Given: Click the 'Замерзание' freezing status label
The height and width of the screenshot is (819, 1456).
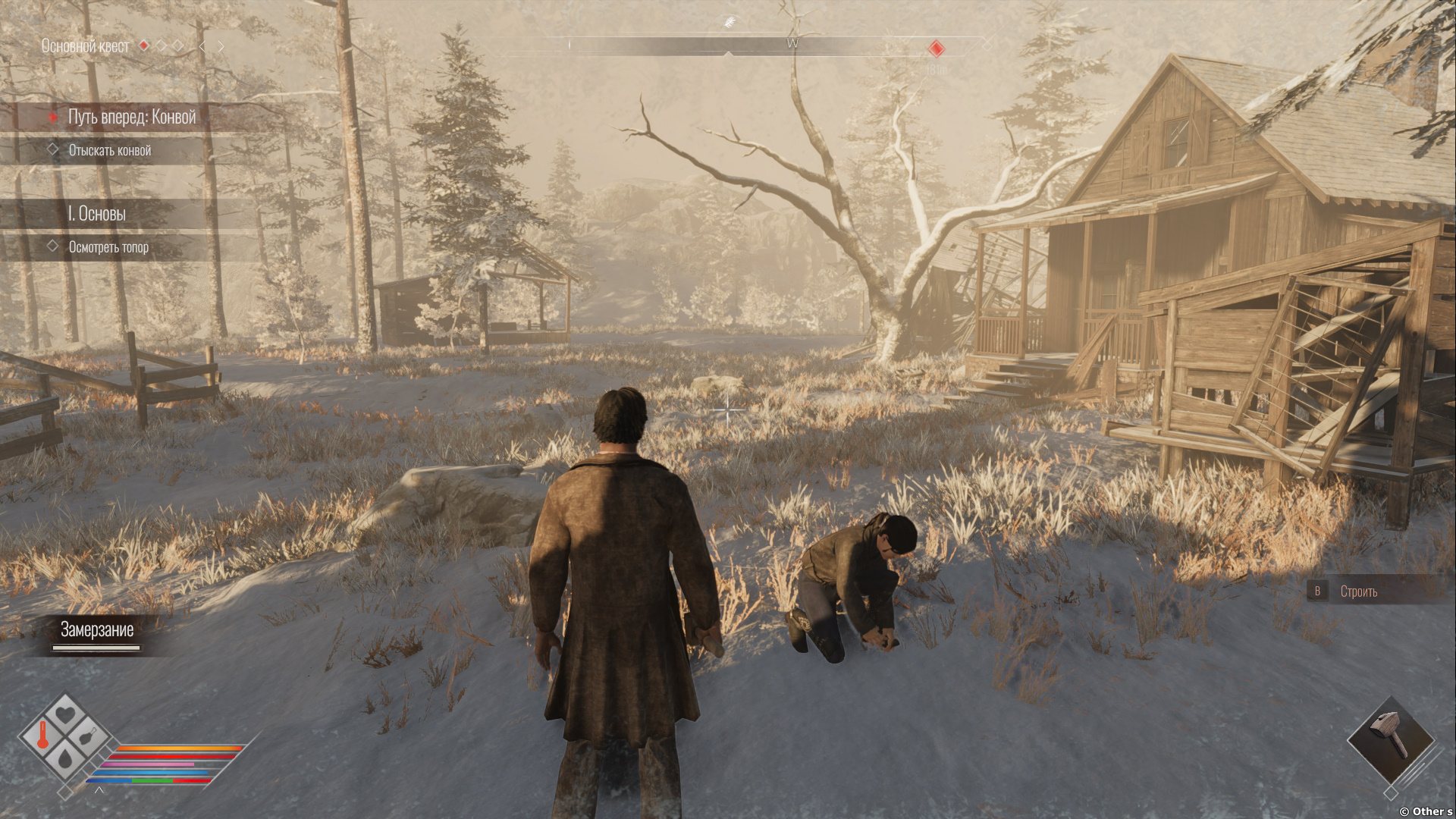Looking at the screenshot, I should point(97,629).
